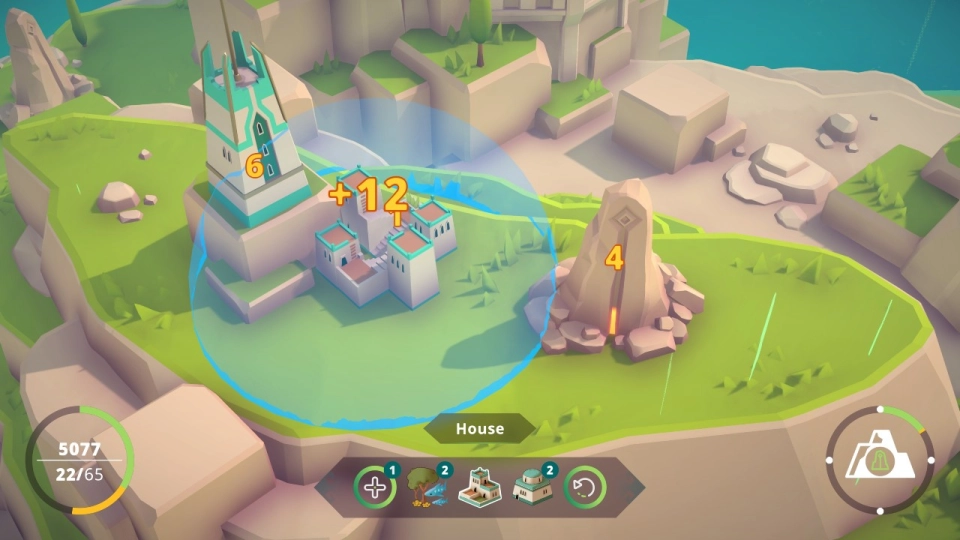
Task: Open the island mountain progress icon
Action: [879, 460]
